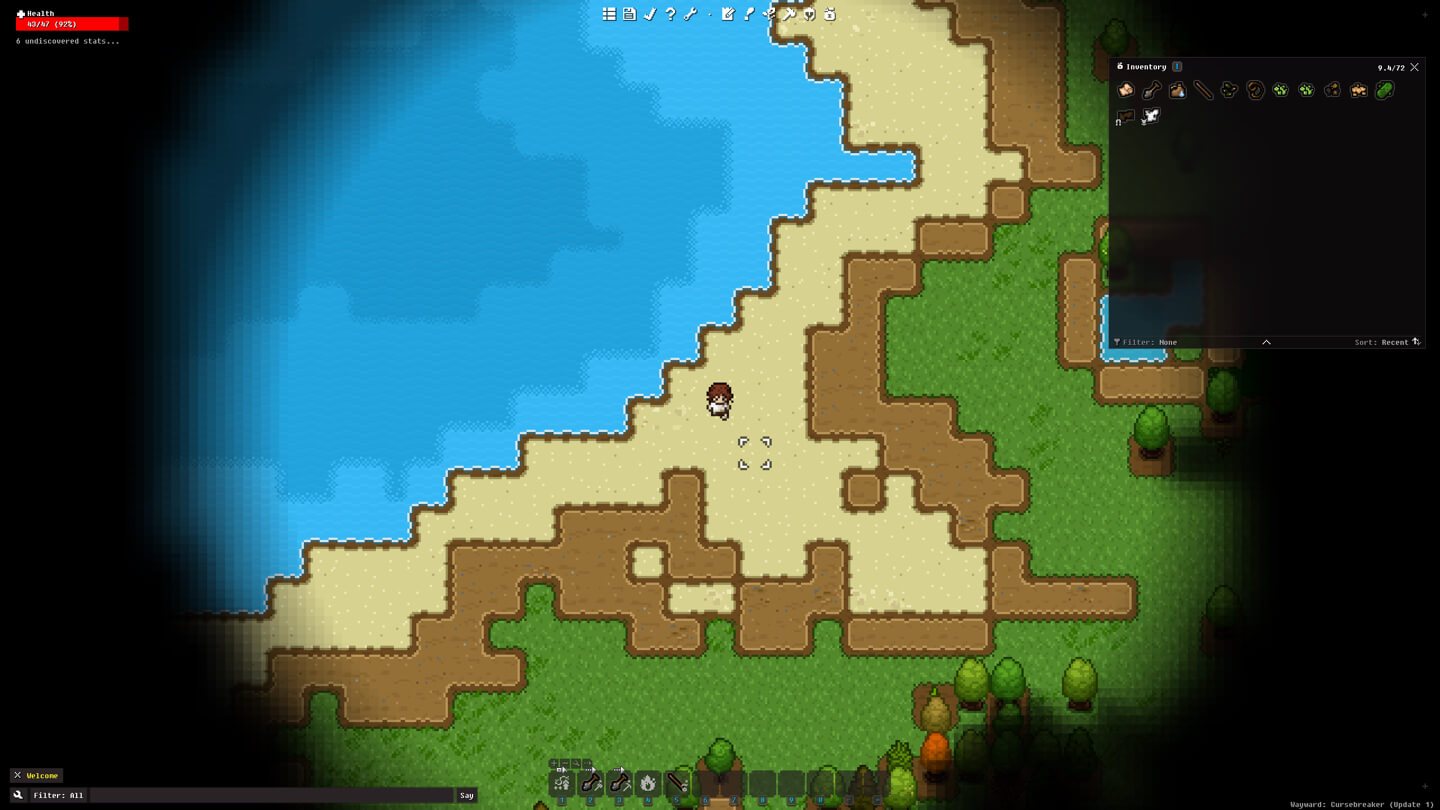Open Notes using the pencil-paper icon
This screenshot has width=1440, height=810.
pos(727,14)
